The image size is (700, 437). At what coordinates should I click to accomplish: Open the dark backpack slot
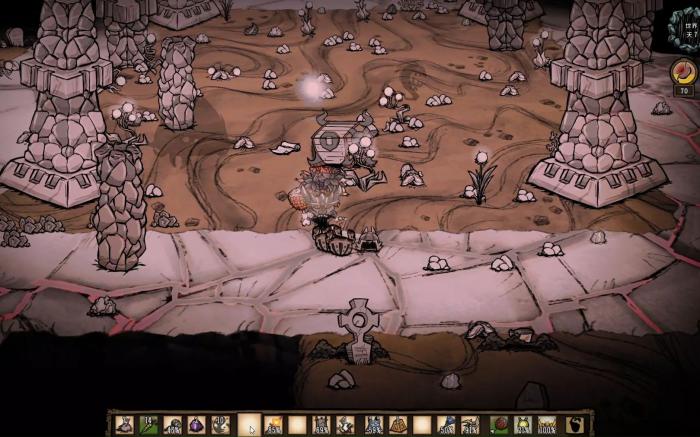573,424
